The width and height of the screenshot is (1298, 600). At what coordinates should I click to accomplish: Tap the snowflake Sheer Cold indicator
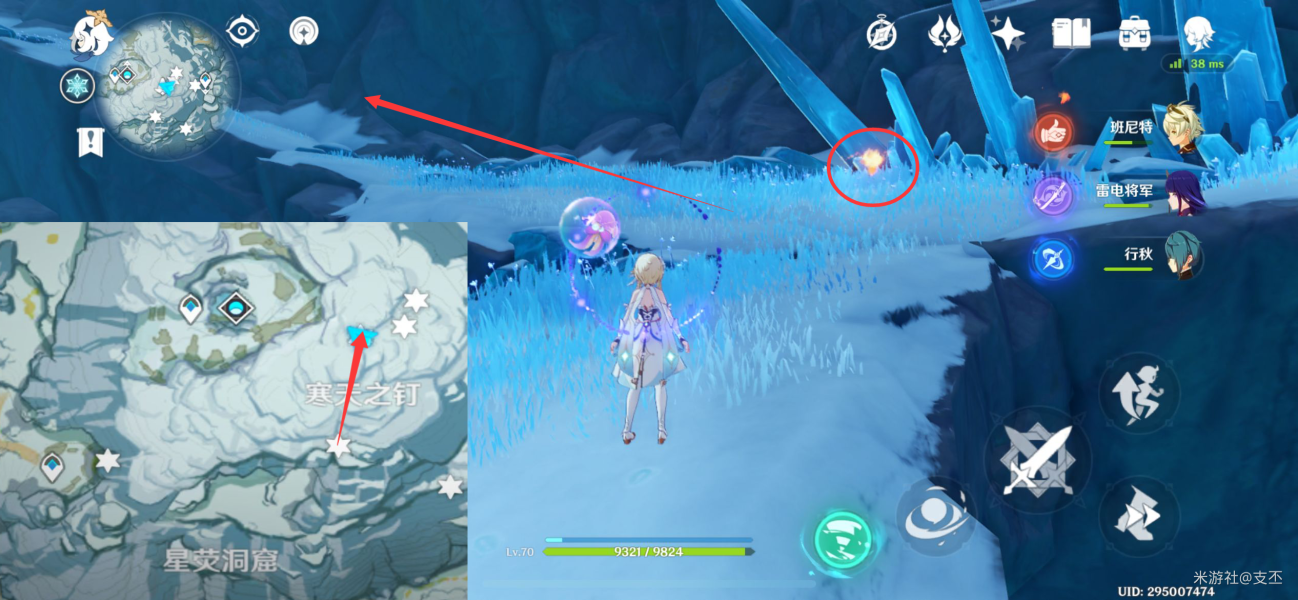click(x=77, y=86)
